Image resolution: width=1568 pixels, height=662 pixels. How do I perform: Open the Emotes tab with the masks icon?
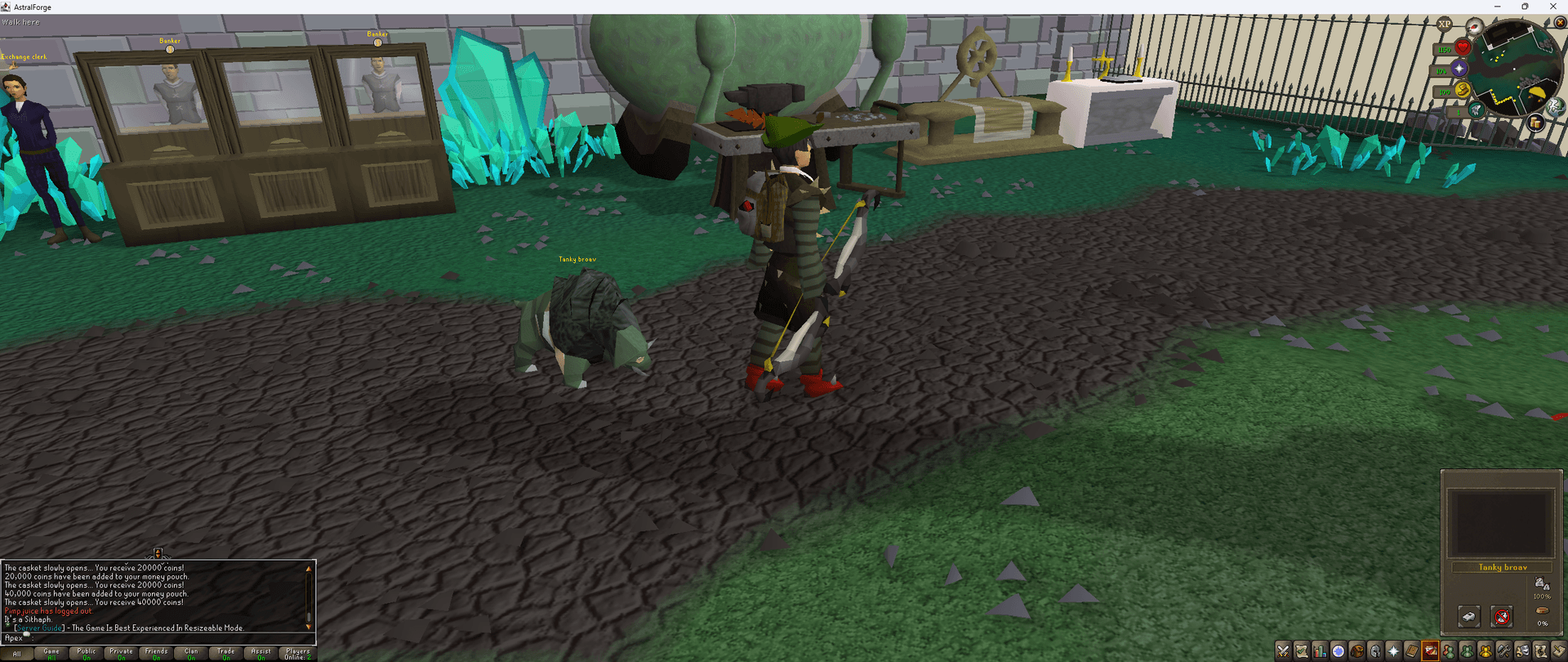pos(1521,651)
